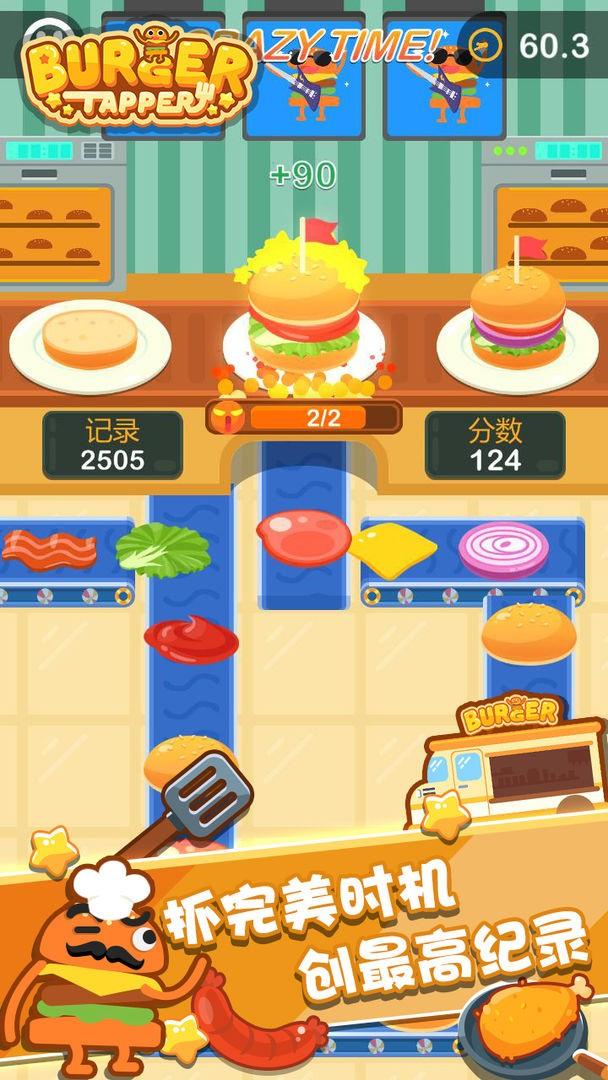Choose the yellow cheese slice

coord(392,549)
